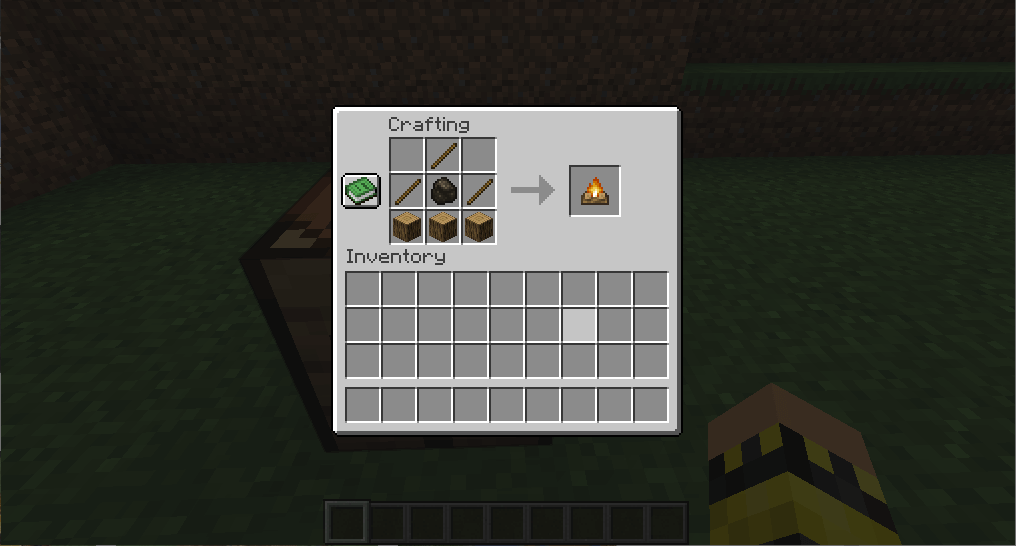Pick up the log directly below the coal
The image size is (1016, 546).
[443, 226]
